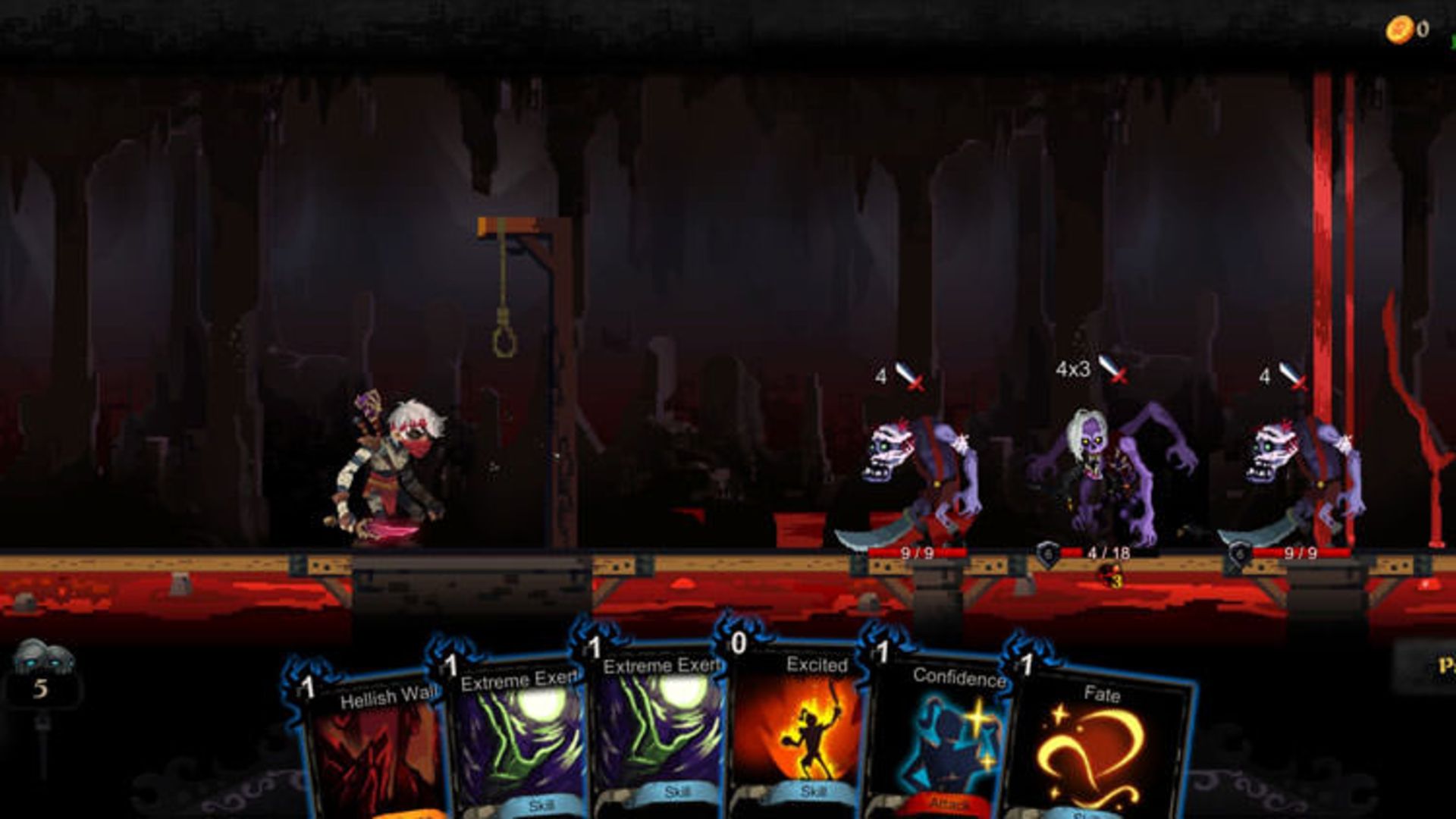Open the skull draw pile
Image resolution: width=1456 pixels, height=819 pixels.
click(42, 672)
